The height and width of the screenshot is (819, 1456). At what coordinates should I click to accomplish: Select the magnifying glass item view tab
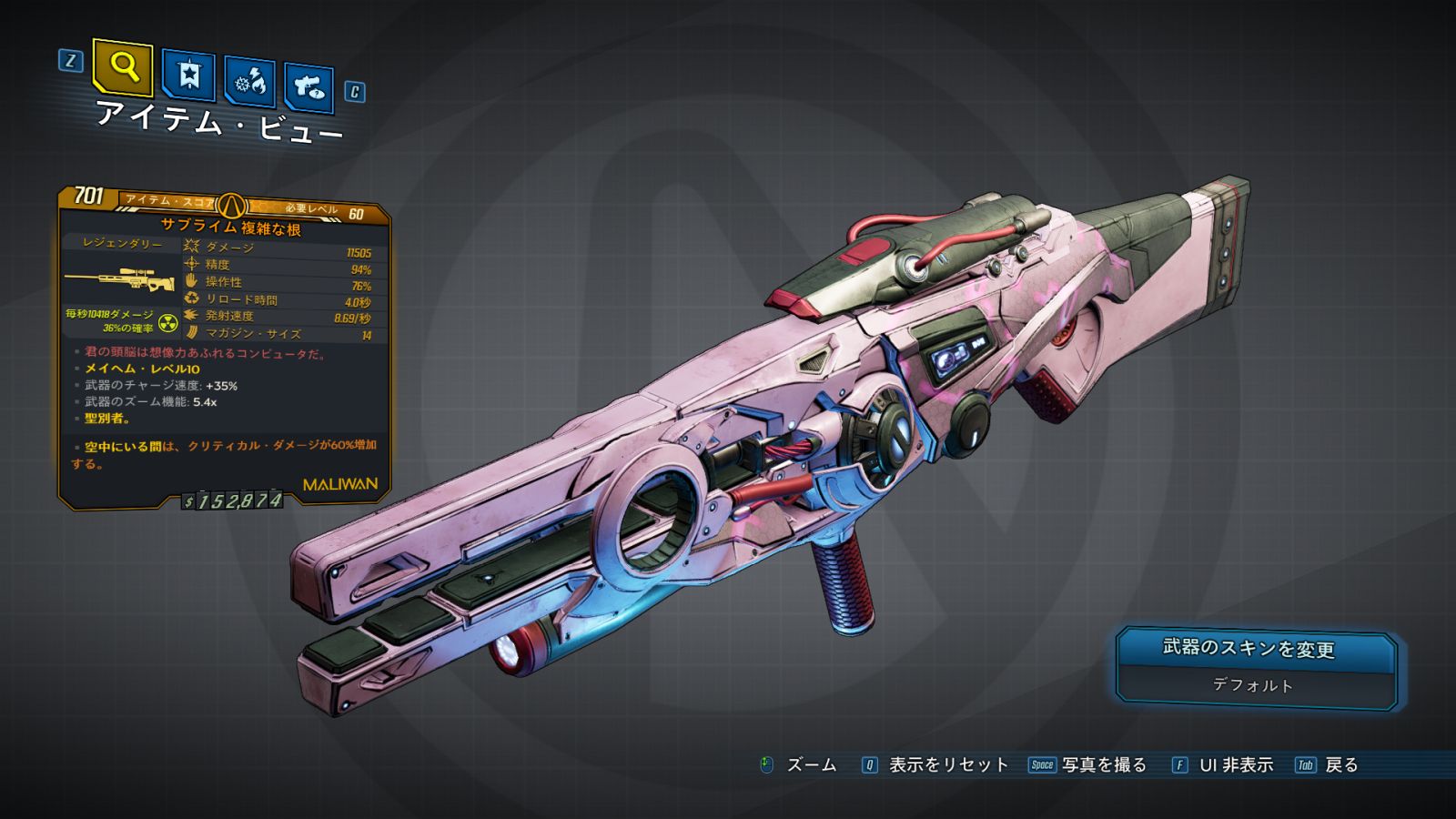coord(123,67)
